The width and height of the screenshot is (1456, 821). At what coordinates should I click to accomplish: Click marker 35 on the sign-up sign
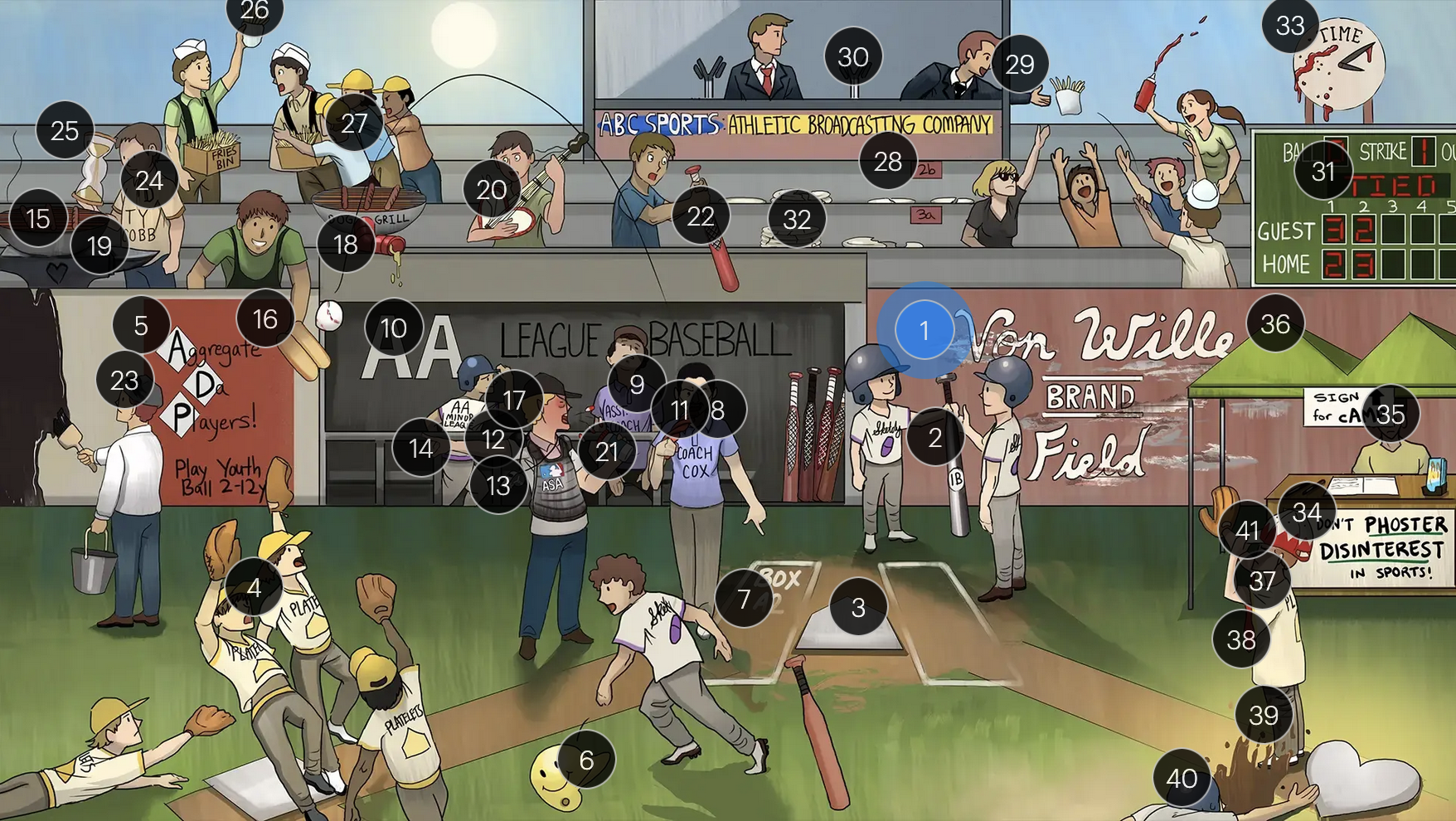[1390, 413]
